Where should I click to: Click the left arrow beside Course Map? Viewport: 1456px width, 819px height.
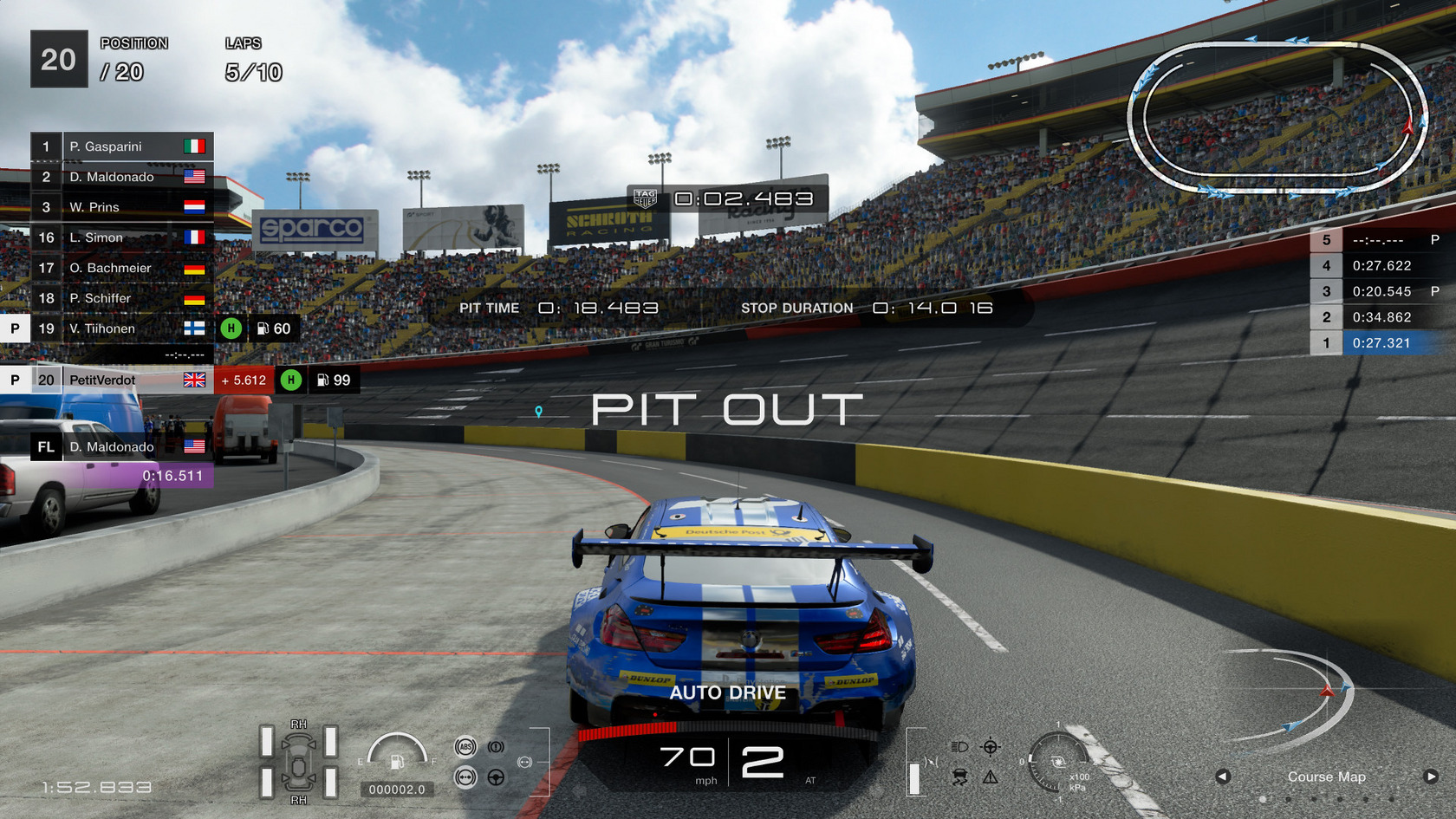pos(1223,777)
